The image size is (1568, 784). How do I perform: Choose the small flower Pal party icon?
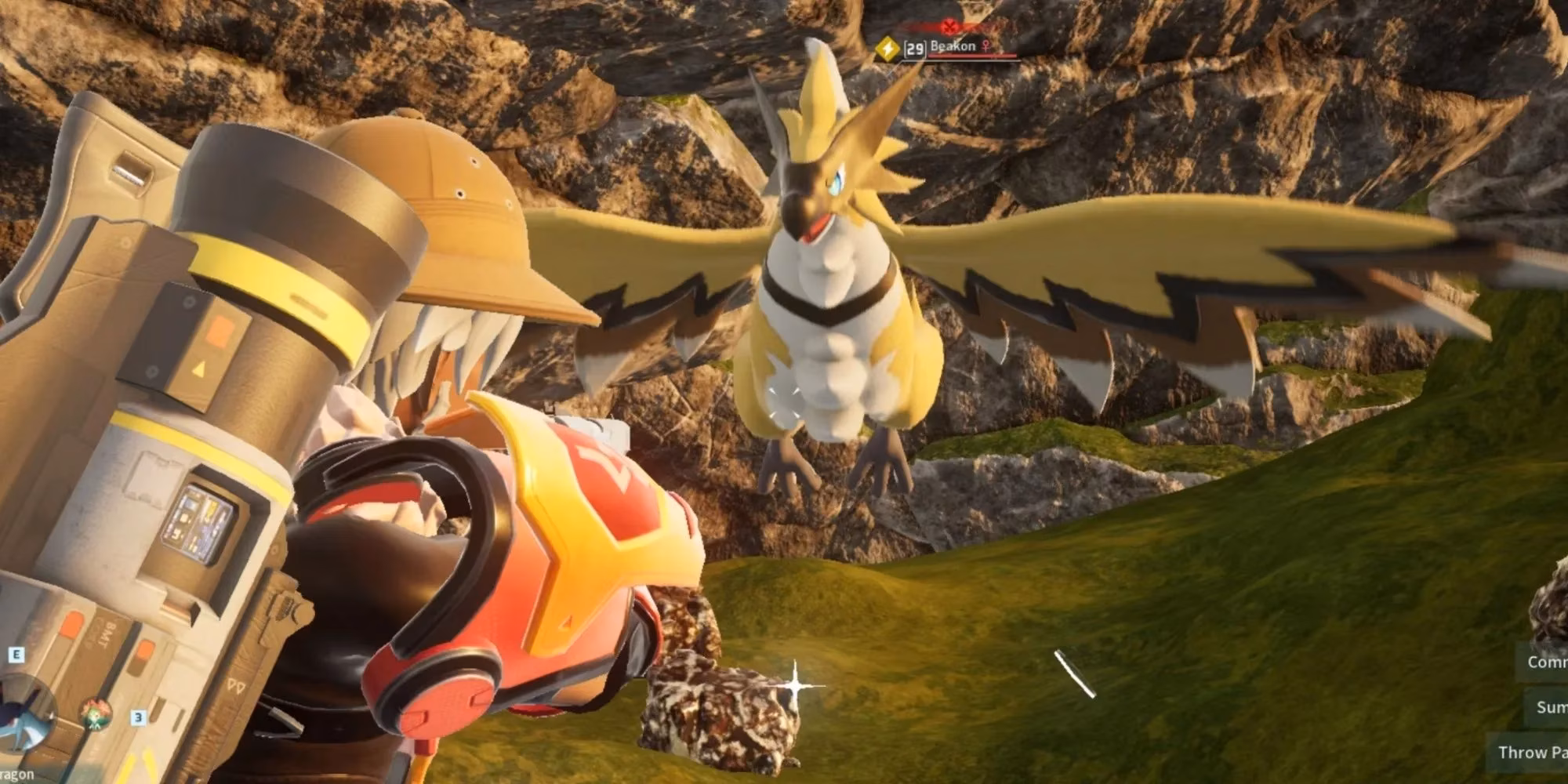coord(96,714)
